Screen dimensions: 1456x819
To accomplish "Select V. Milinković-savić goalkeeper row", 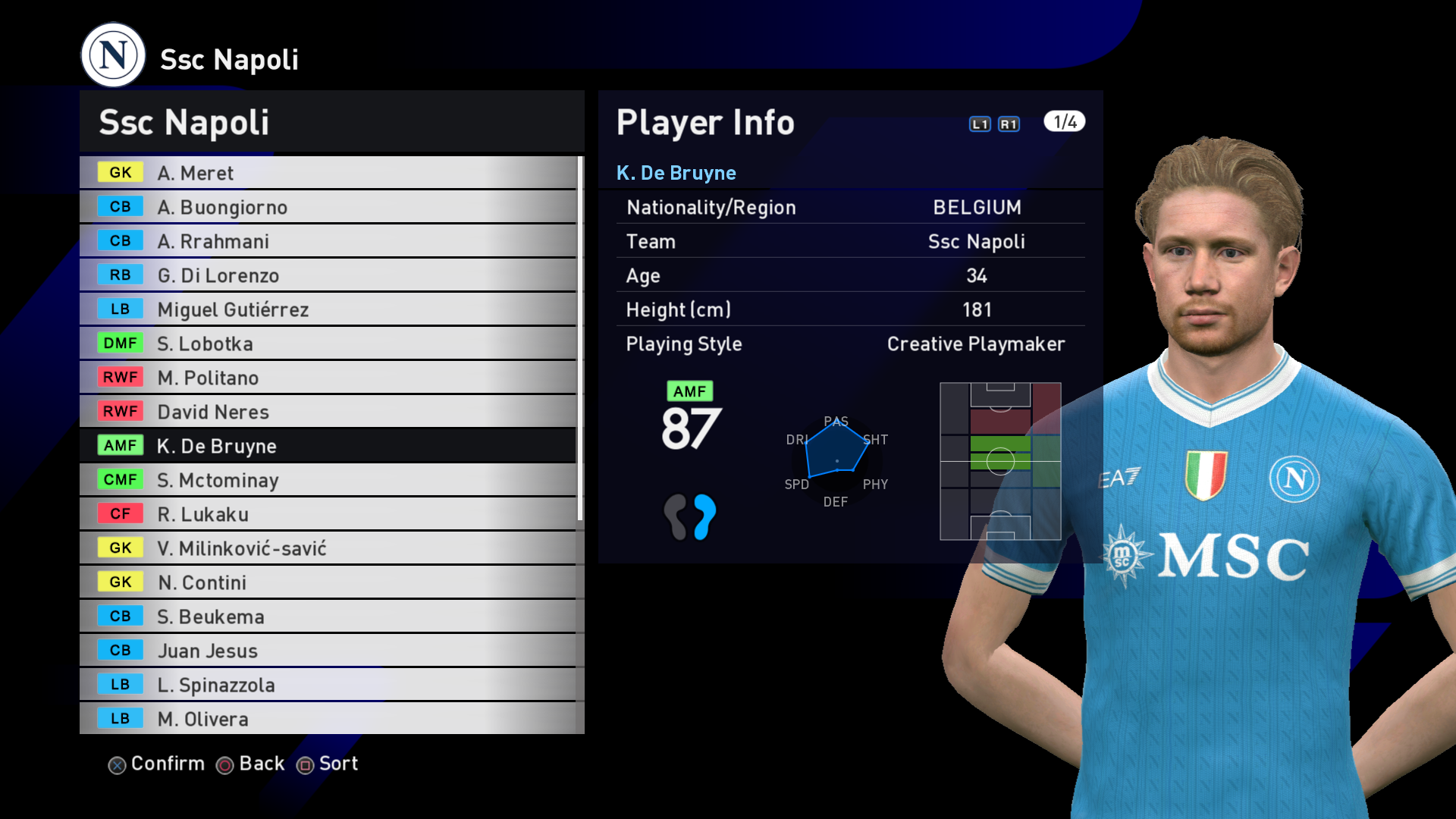I will coord(328,548).
